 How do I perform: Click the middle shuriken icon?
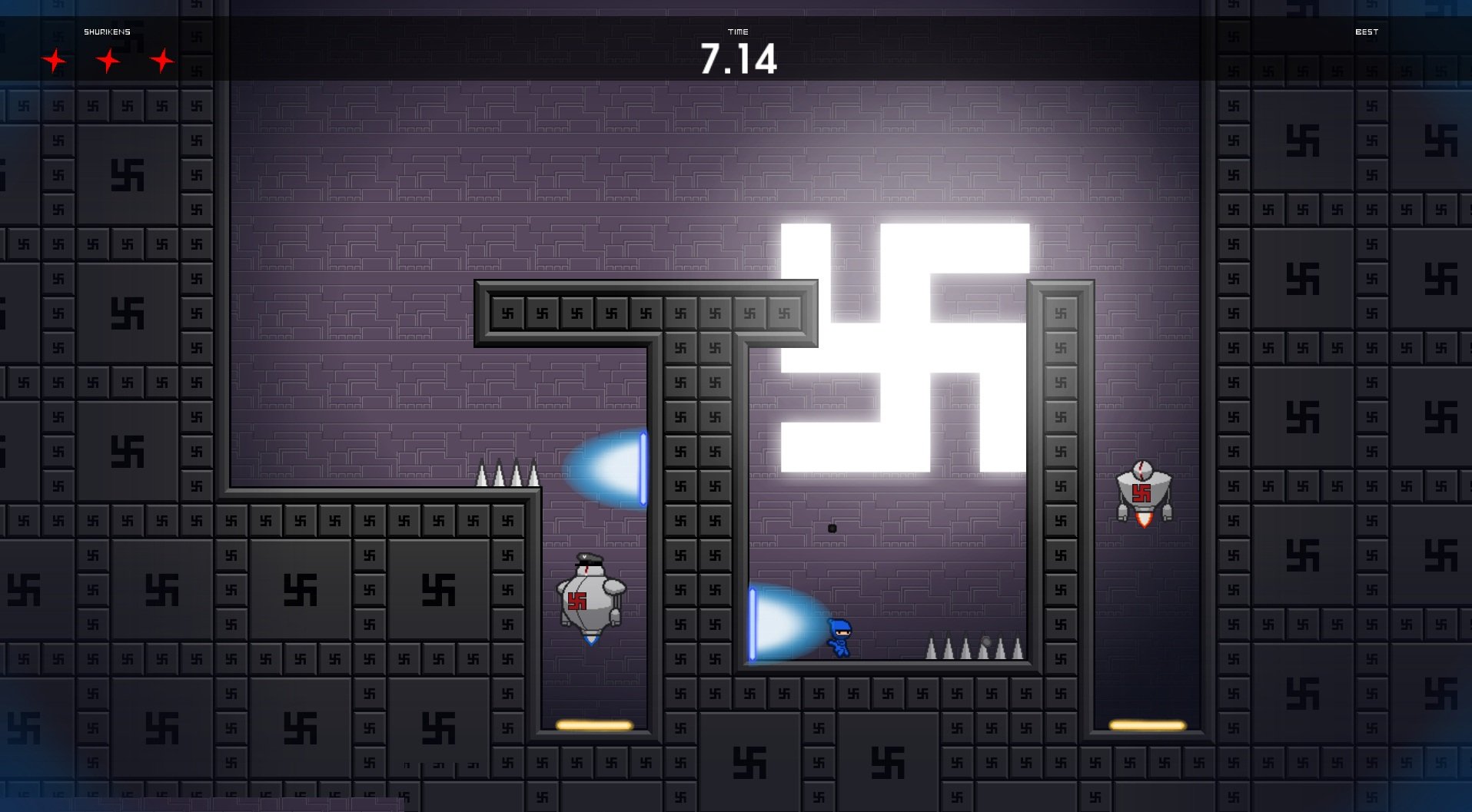108,59
